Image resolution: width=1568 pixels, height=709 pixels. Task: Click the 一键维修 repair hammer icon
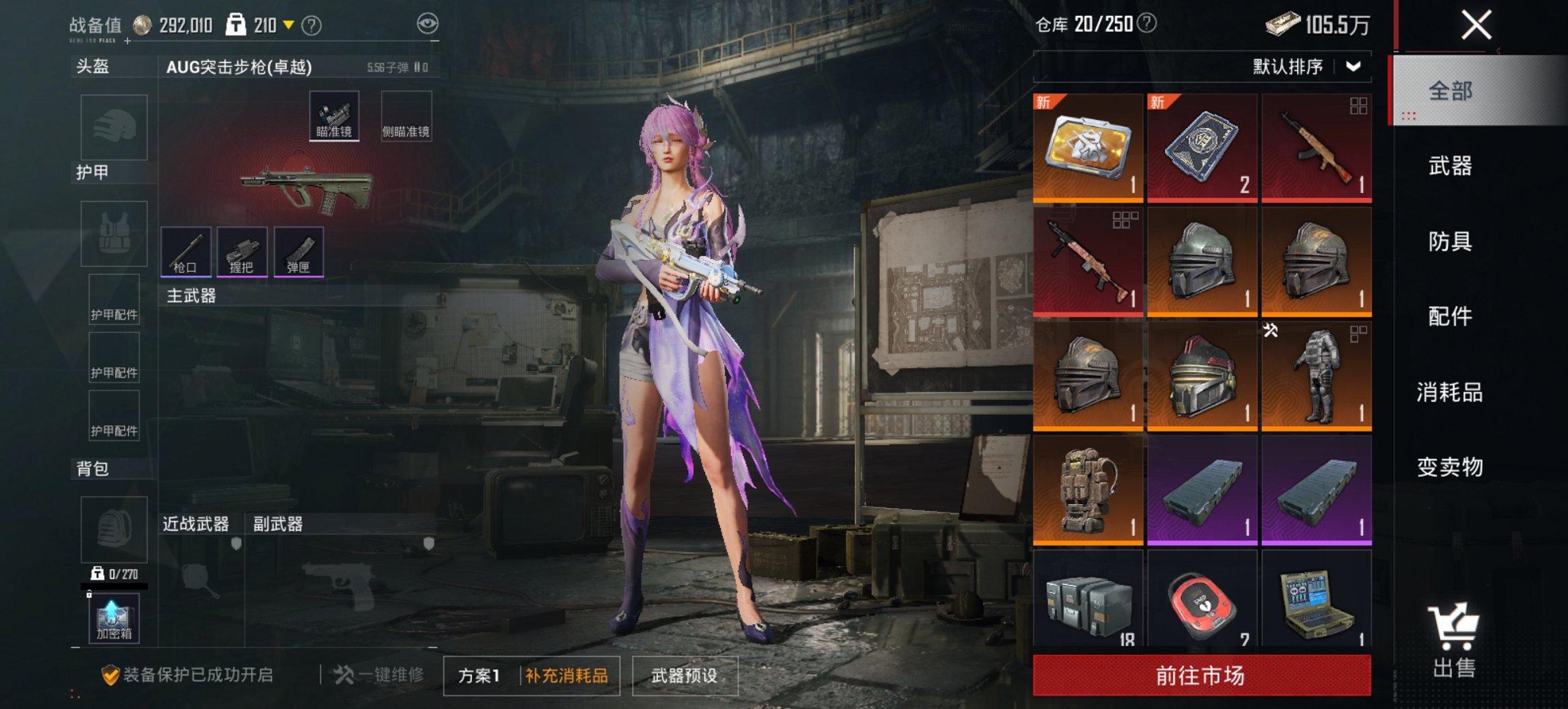click(x=343, y=673)
